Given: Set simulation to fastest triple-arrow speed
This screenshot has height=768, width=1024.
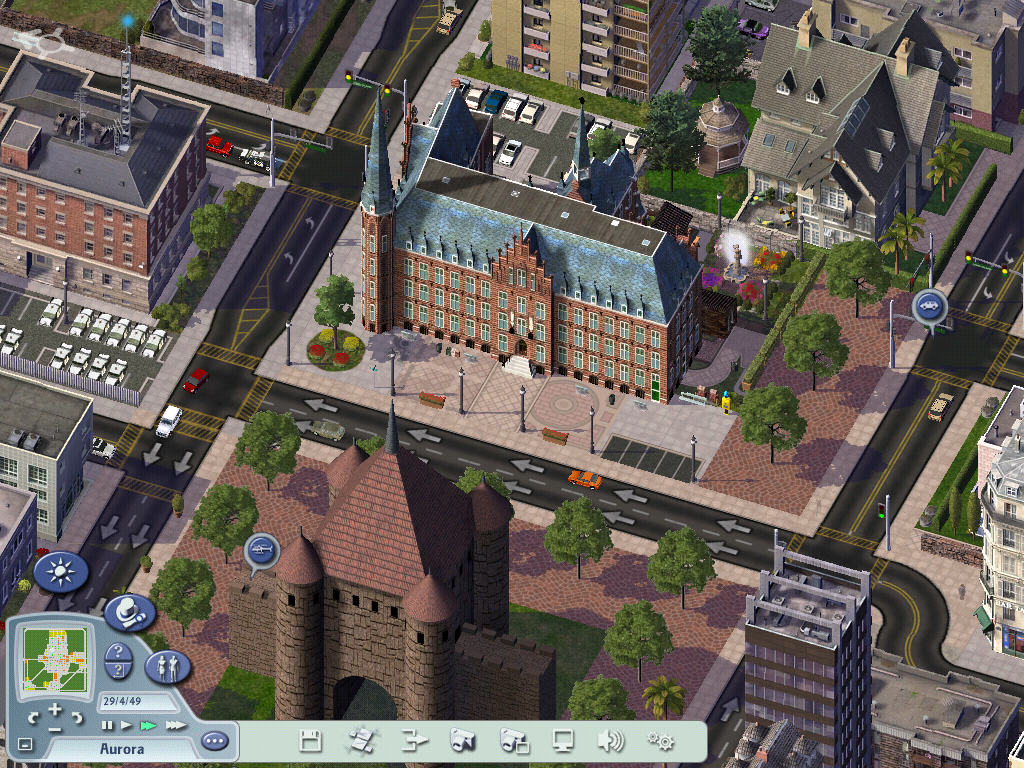Looking at the screenshot, I should click(x=175, y=724).
